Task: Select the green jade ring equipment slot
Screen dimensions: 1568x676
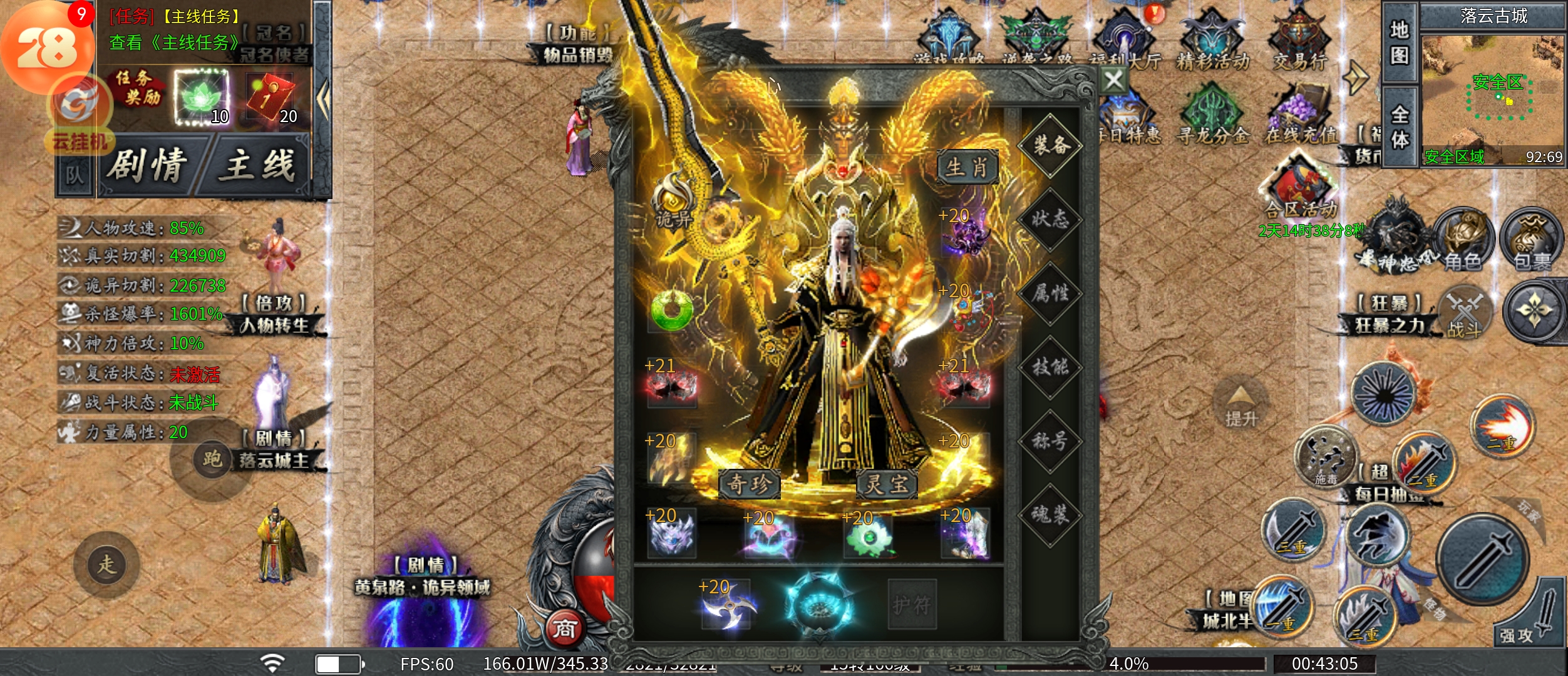Action: pyautogui.click(x=671, y=310)
